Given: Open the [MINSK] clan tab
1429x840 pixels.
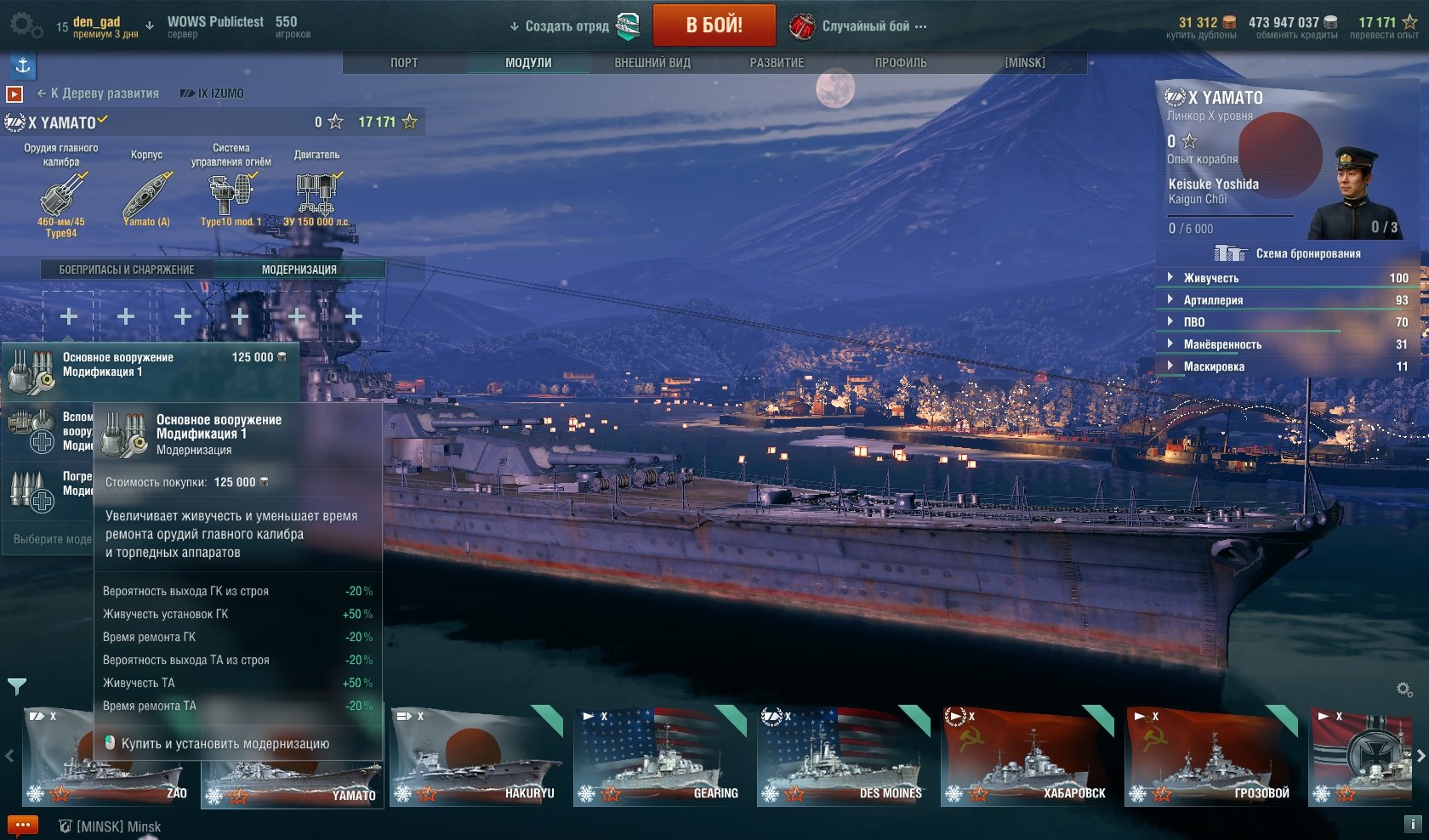Looking at the screenshot, I should tap(1025, 63).
